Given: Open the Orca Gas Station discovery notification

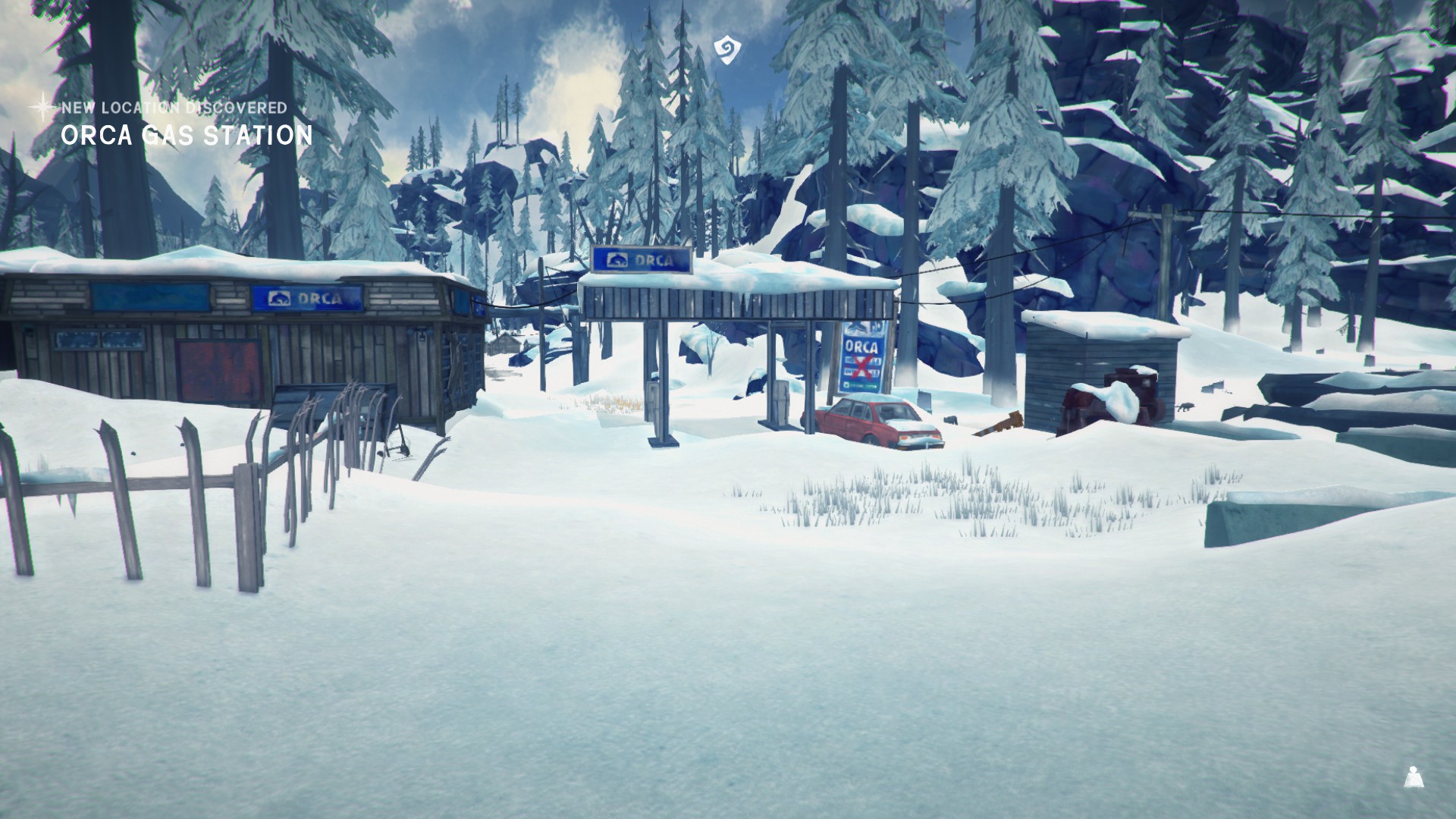Looking at the screenshot, I should click(x=186, y=134).
